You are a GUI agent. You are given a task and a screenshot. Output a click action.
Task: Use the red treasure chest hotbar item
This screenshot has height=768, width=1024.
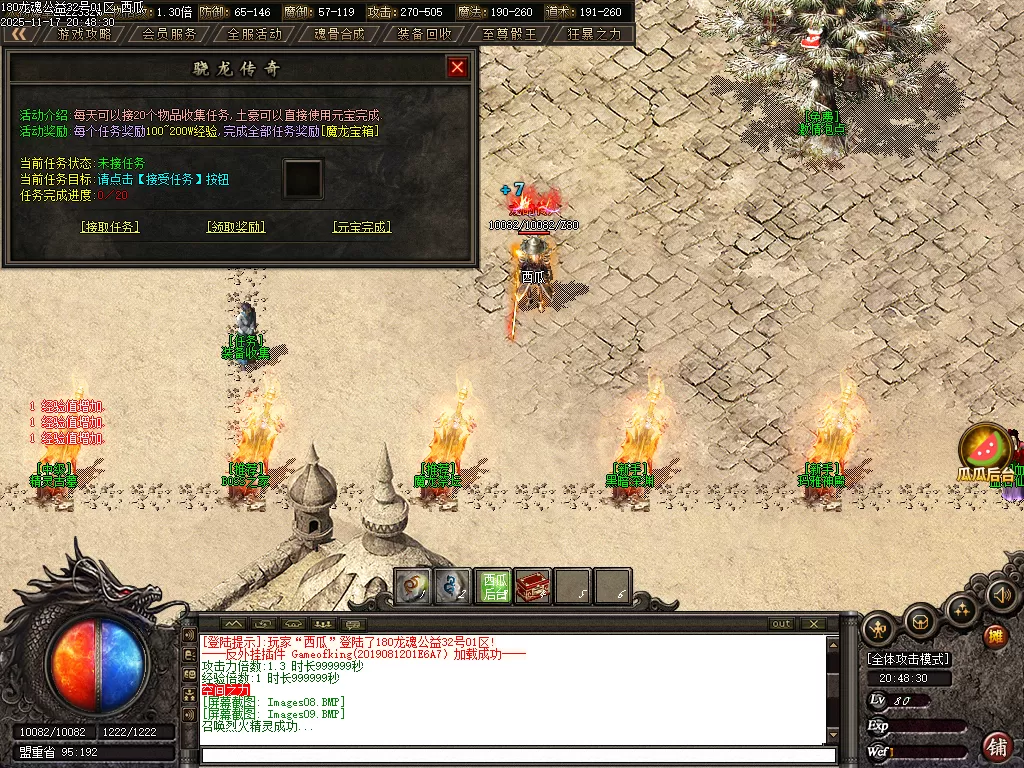pos(533,587)
